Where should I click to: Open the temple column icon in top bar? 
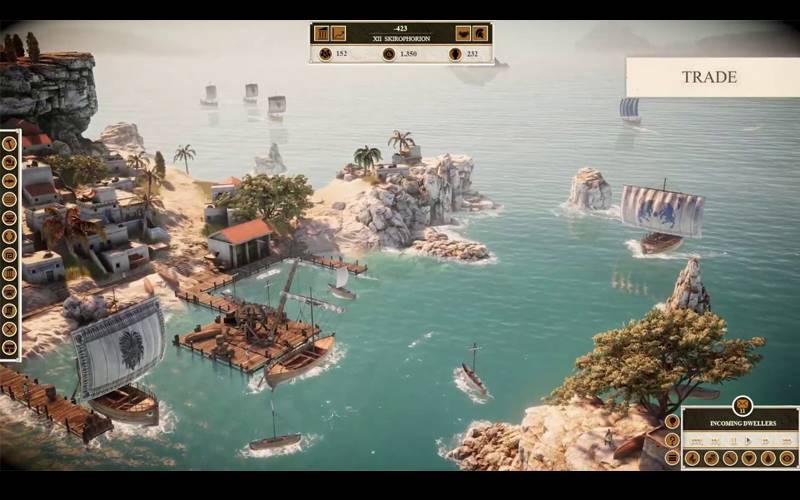tap(322, 33)
